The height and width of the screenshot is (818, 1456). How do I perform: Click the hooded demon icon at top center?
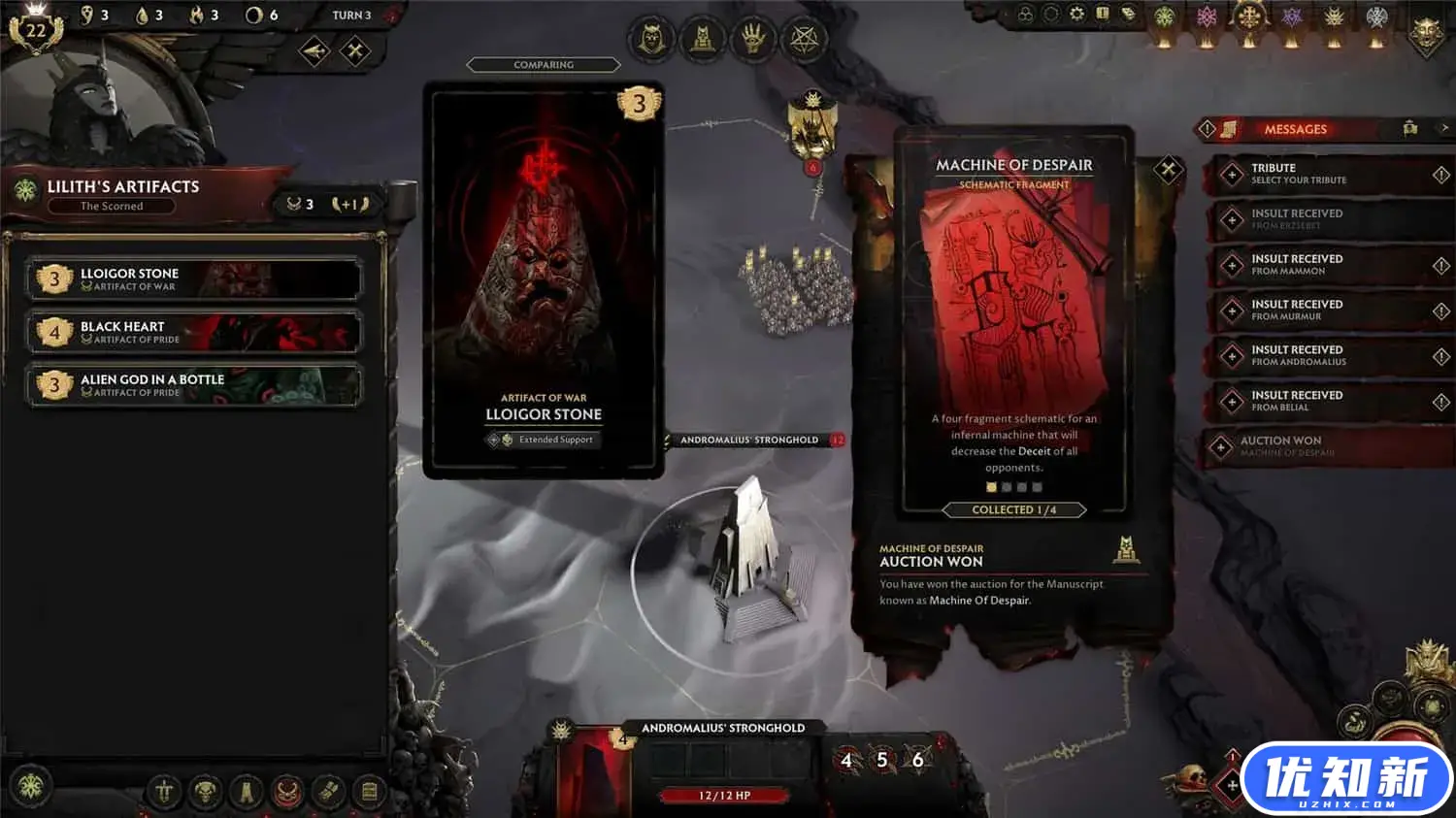coord(652,39)
